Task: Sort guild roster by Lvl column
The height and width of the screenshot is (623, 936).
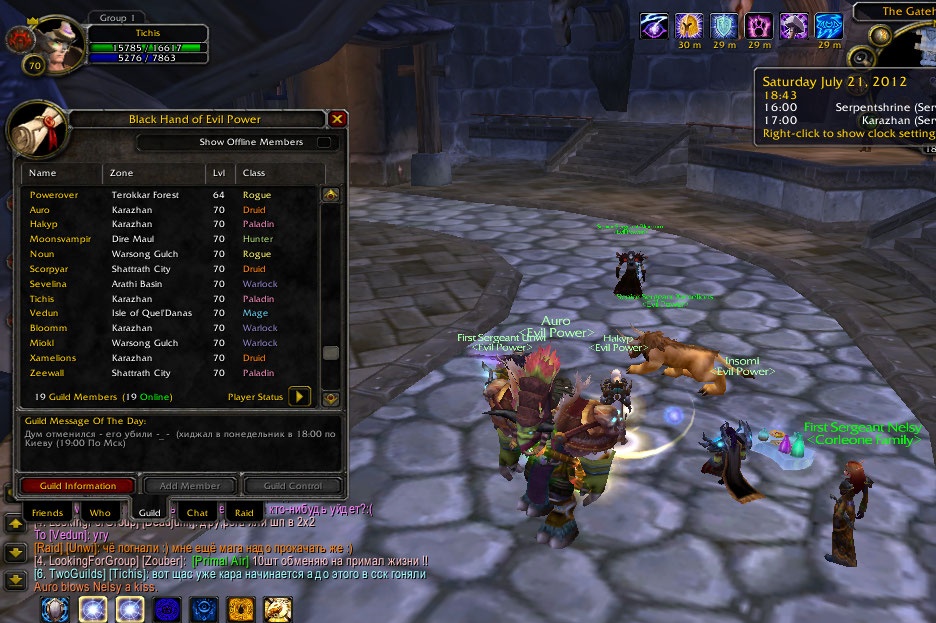Action: point(219,173)
